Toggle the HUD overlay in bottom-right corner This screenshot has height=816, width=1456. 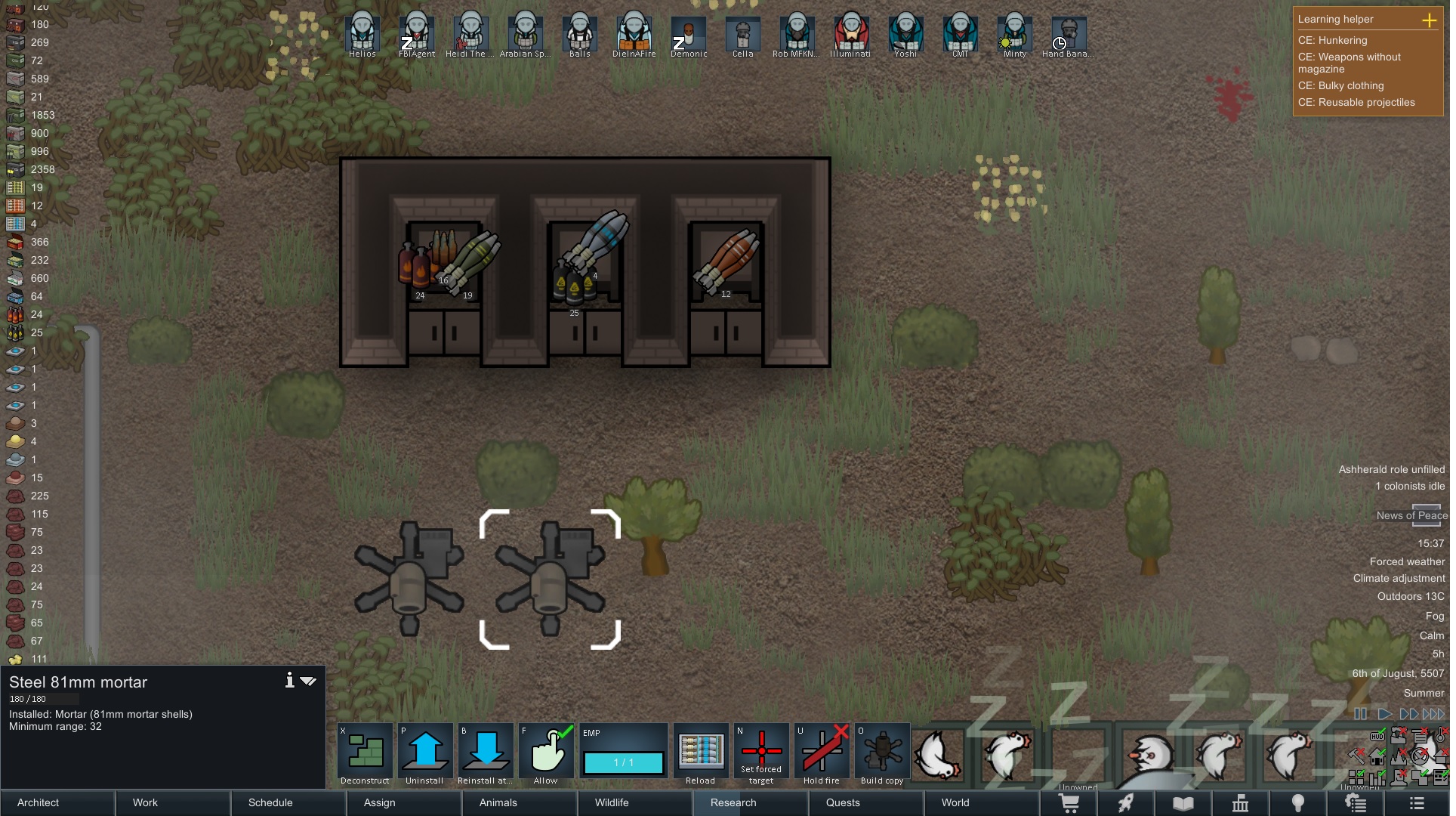tap(1376, 735)
